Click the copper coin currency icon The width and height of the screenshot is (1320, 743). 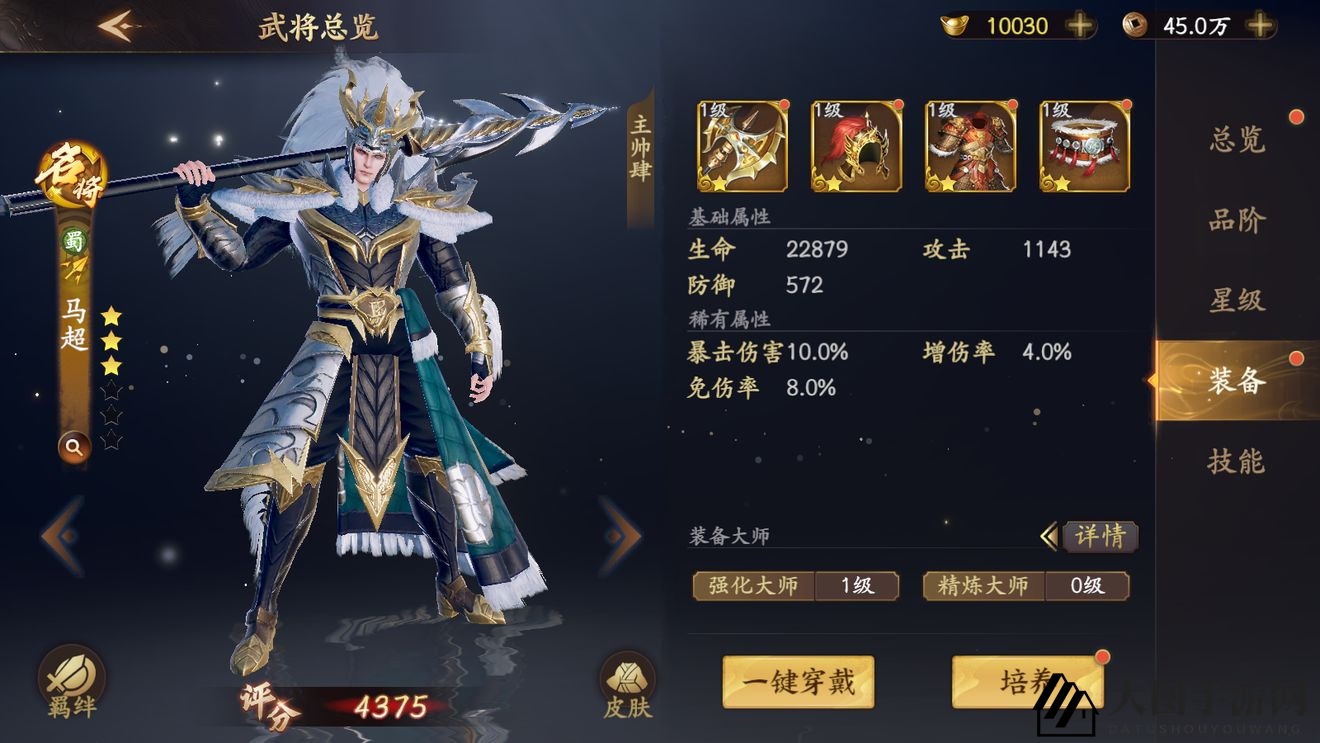pos(1135,25)
